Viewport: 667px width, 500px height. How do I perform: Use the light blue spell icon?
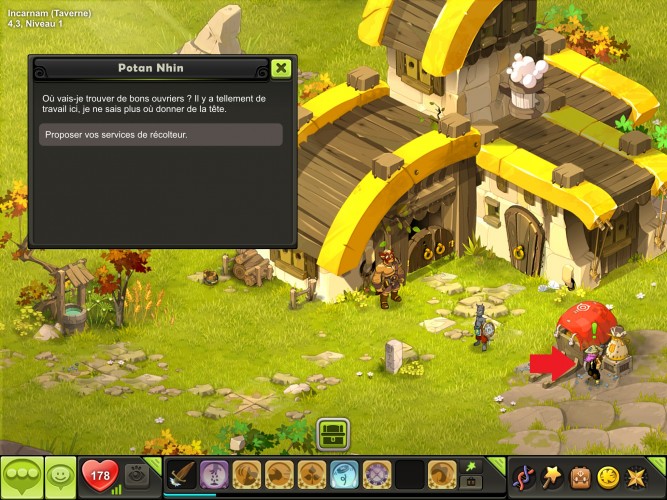(345, 474)
